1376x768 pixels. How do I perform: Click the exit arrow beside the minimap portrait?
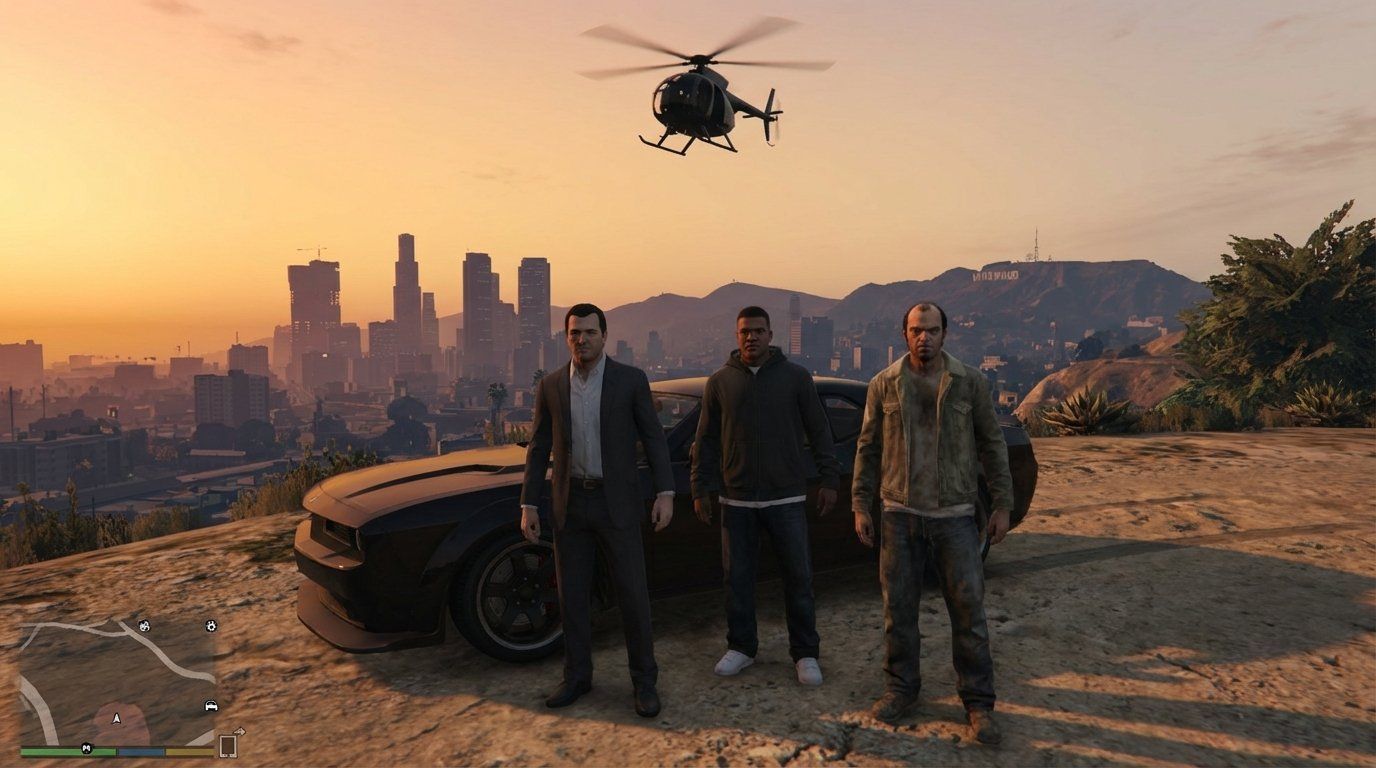[x=240, y=732]
